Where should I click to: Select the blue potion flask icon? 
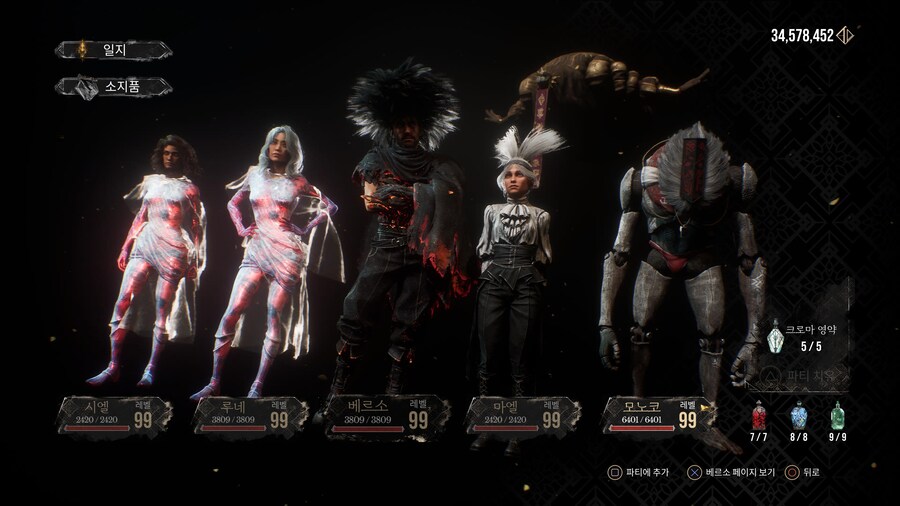(x=799, y=415)
